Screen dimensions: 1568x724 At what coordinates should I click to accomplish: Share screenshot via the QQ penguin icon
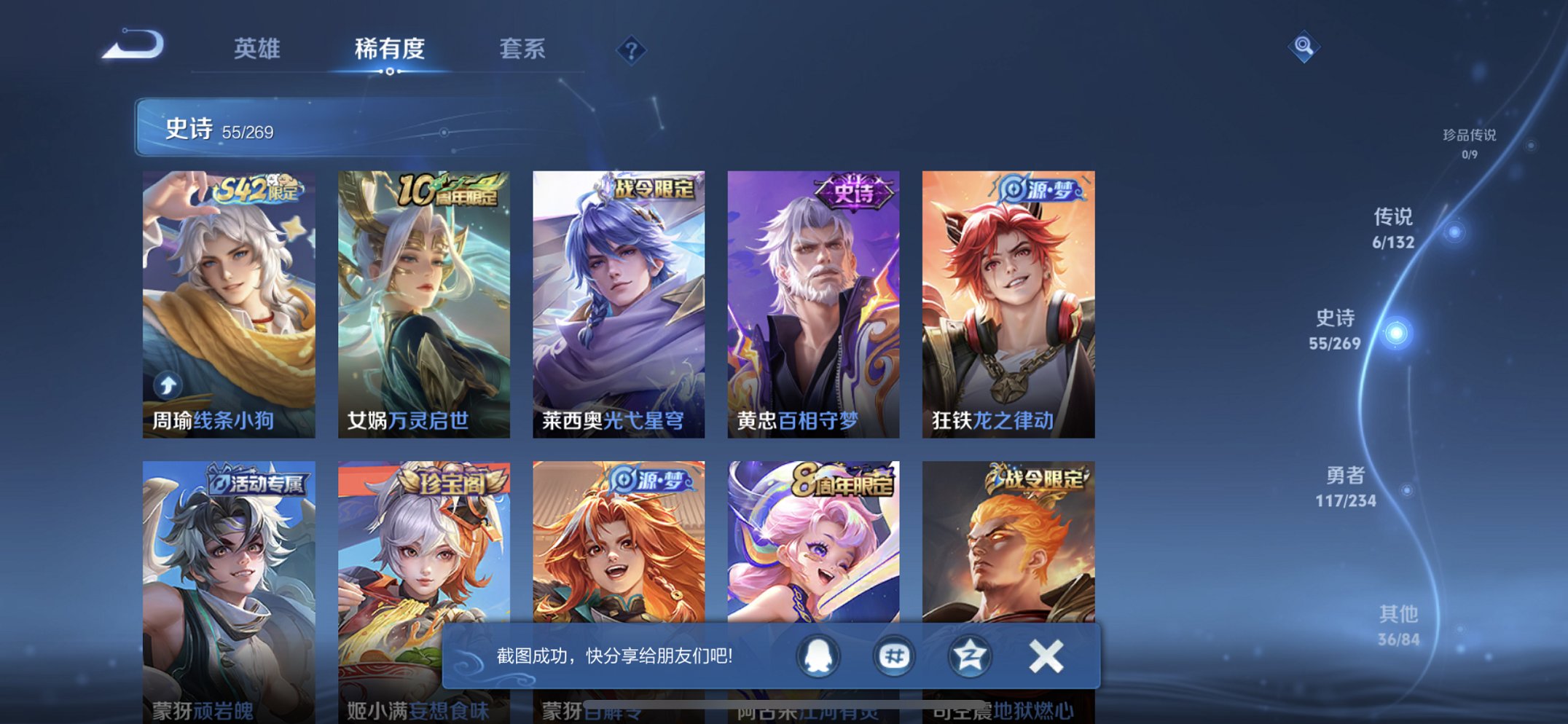pos(820,655)
